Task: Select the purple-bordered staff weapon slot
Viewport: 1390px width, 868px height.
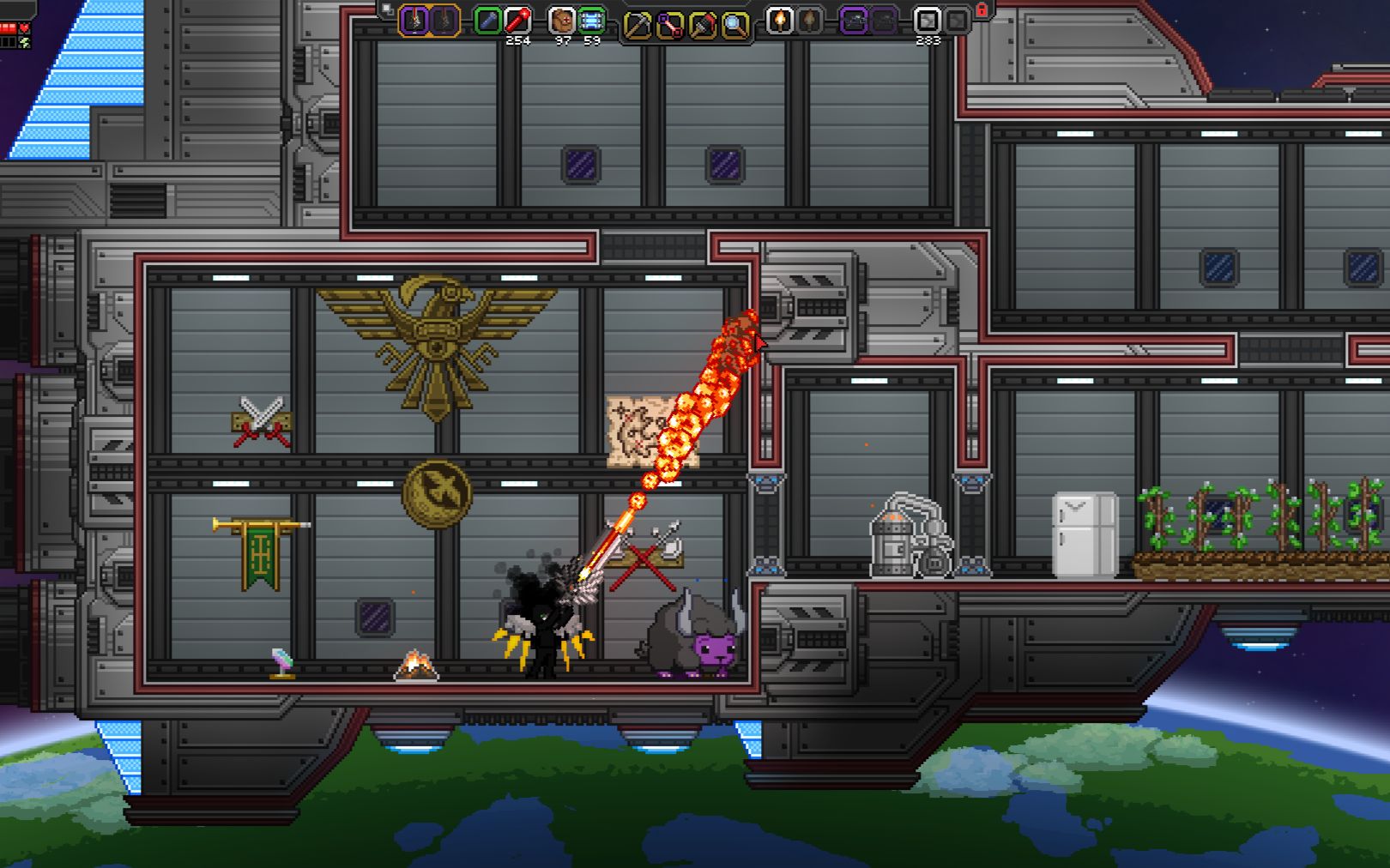Action: [x=414, y=21]
